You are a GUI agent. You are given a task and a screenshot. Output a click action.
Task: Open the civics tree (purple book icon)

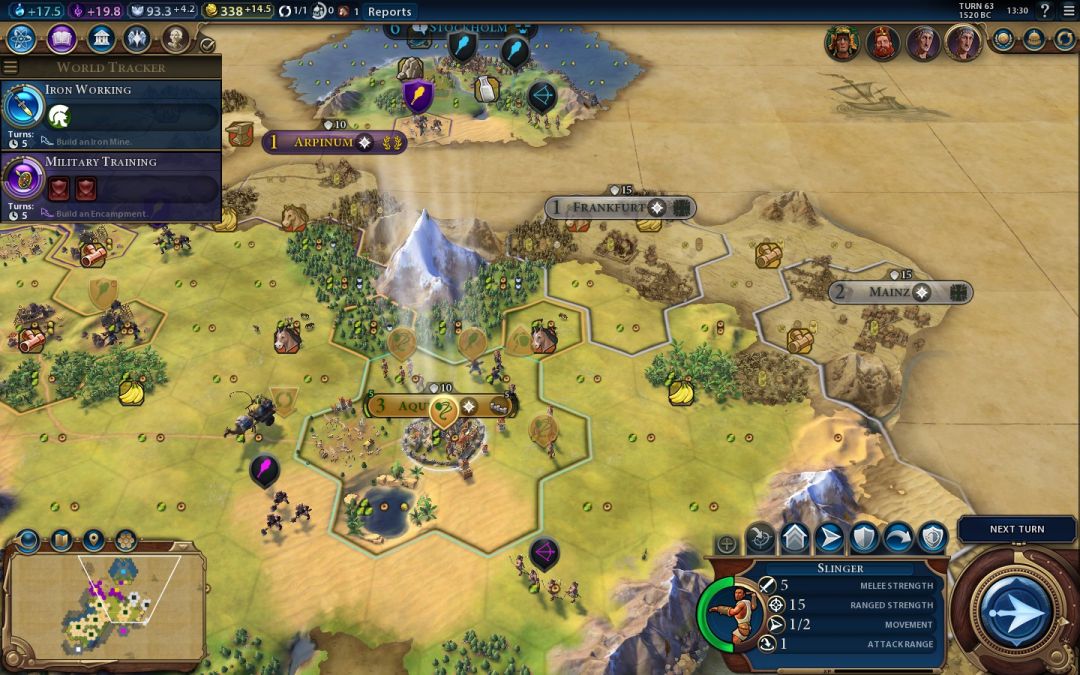tap(62, 39)
